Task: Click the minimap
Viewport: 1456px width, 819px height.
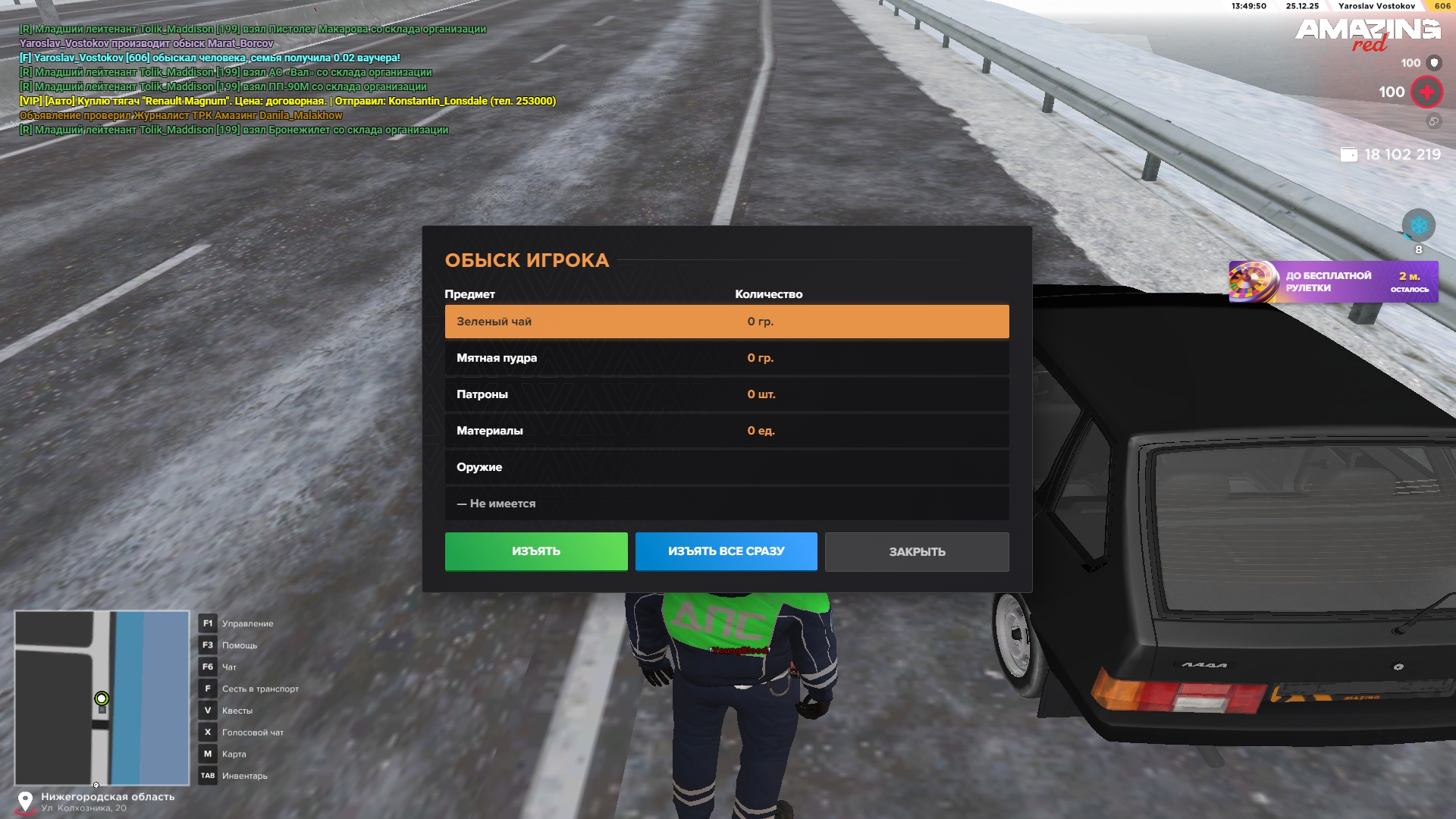Action: (102, 698)
